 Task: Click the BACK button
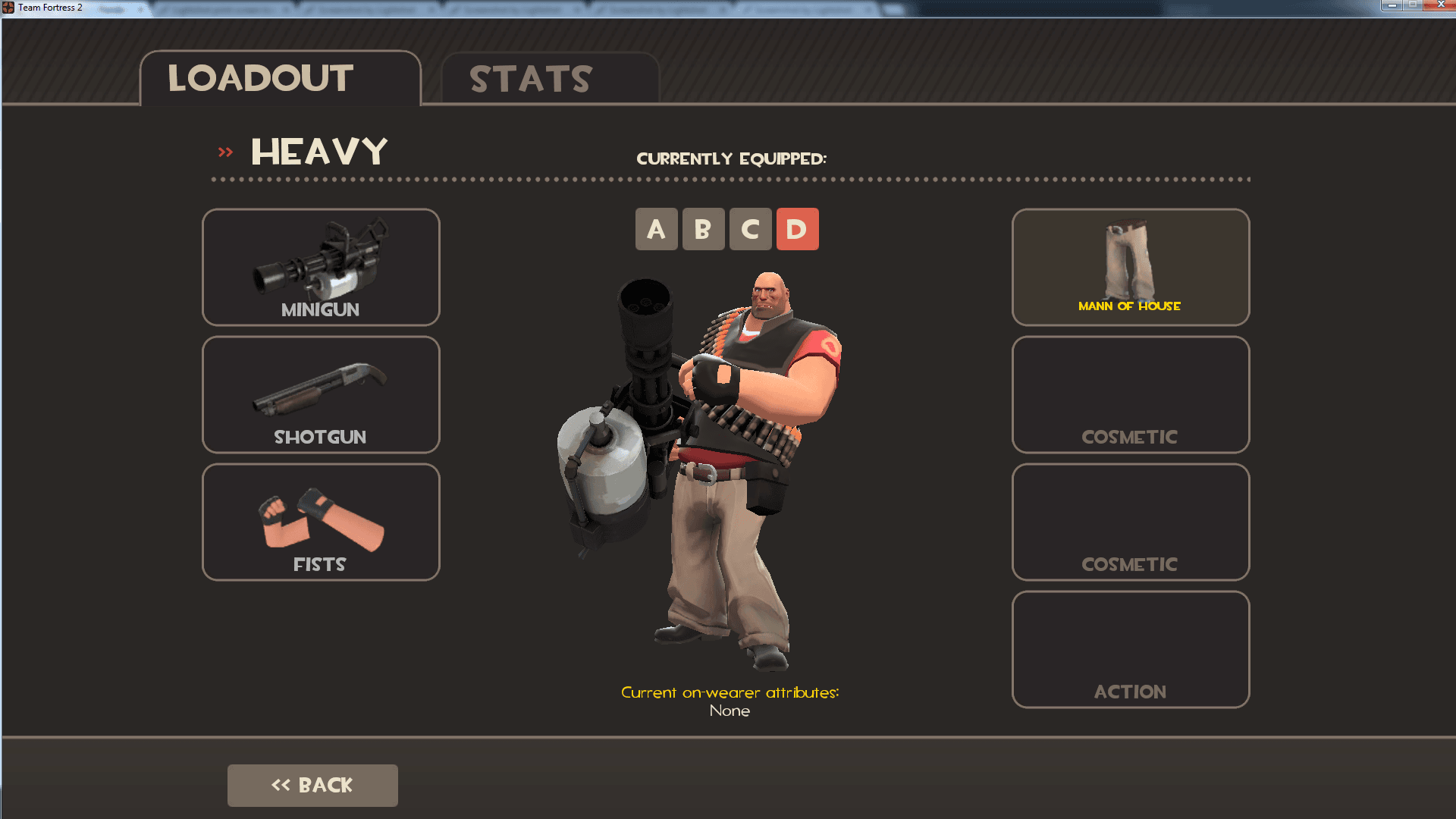click(312, 785)
